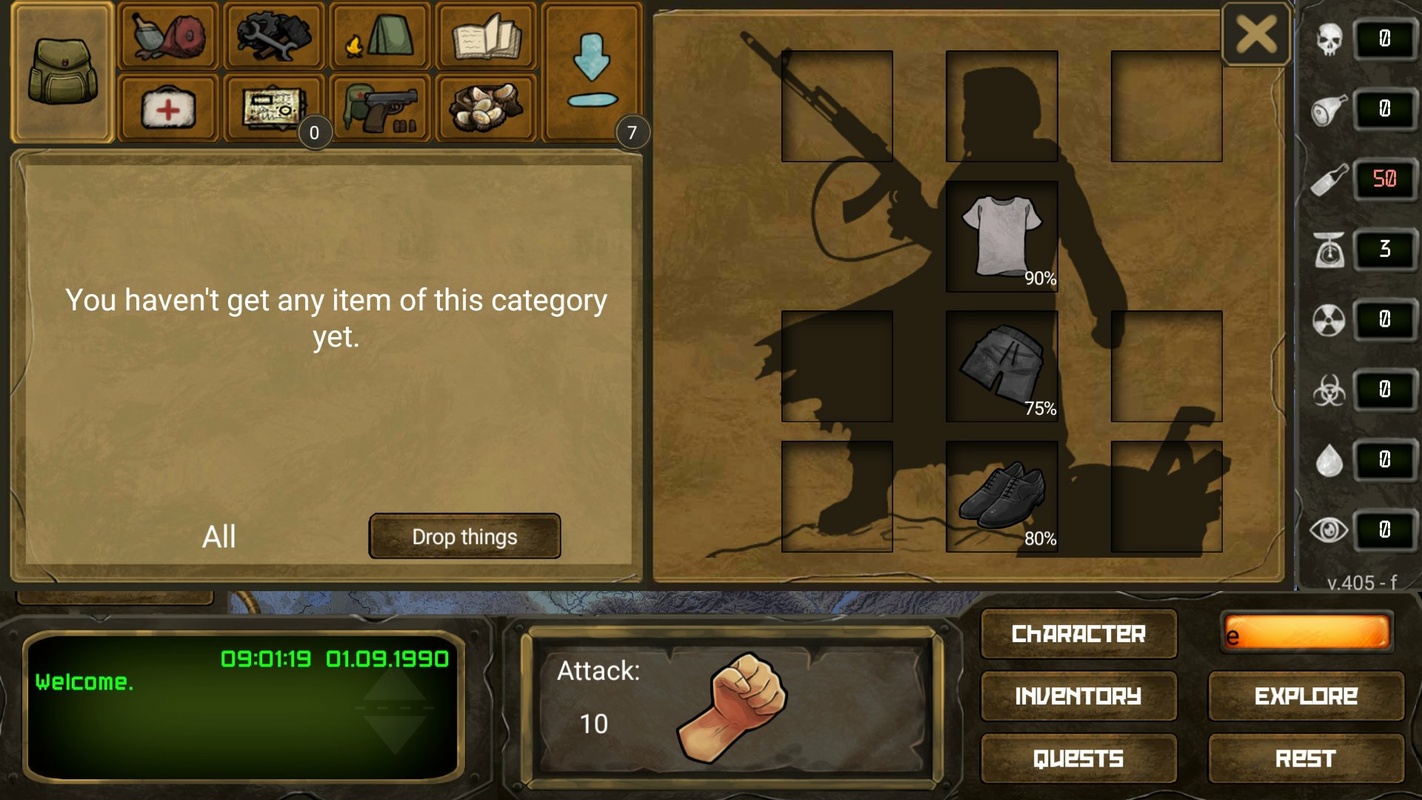Select the backpack all-items category

pyautogui.click(x=62, y=73)
